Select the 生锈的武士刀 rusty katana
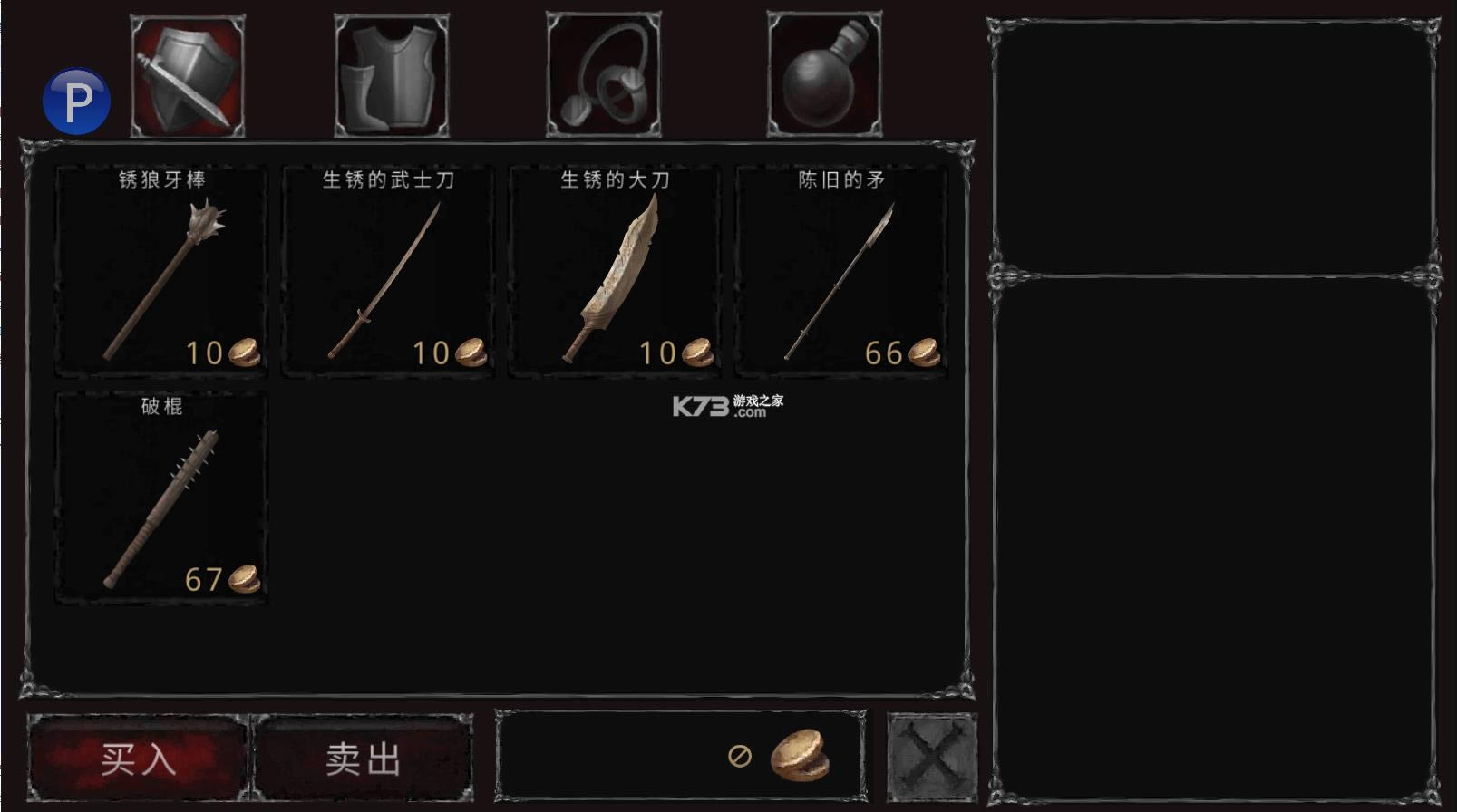The image size is (1457, 812). (x=387, y=267)
